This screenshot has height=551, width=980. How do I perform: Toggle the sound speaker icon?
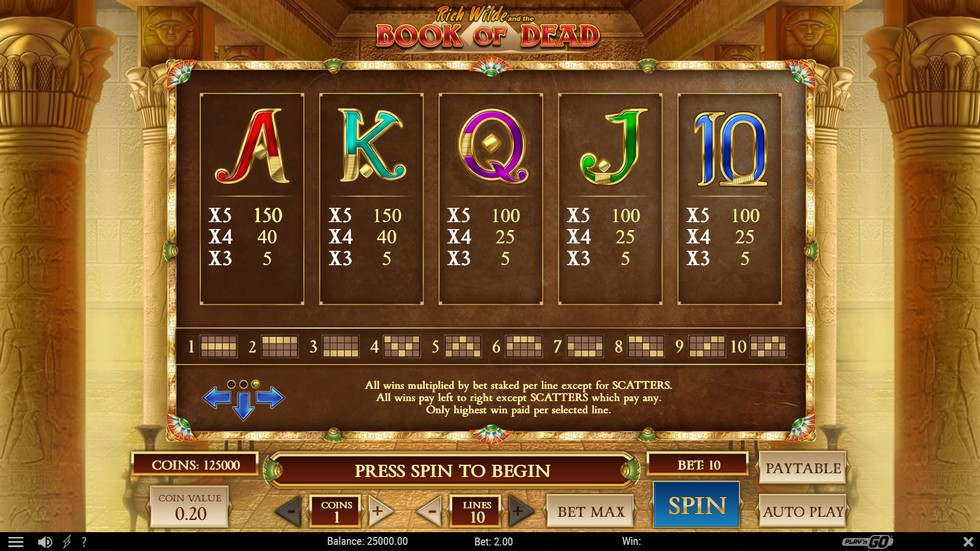pyautogui.click(x=44, y=542)
